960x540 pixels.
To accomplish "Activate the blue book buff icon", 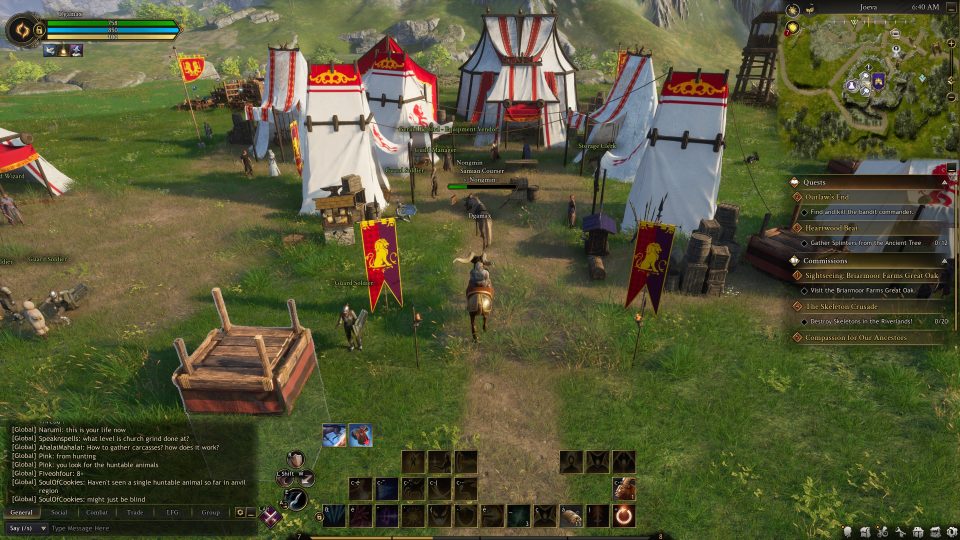I will (x=334, y=435).
